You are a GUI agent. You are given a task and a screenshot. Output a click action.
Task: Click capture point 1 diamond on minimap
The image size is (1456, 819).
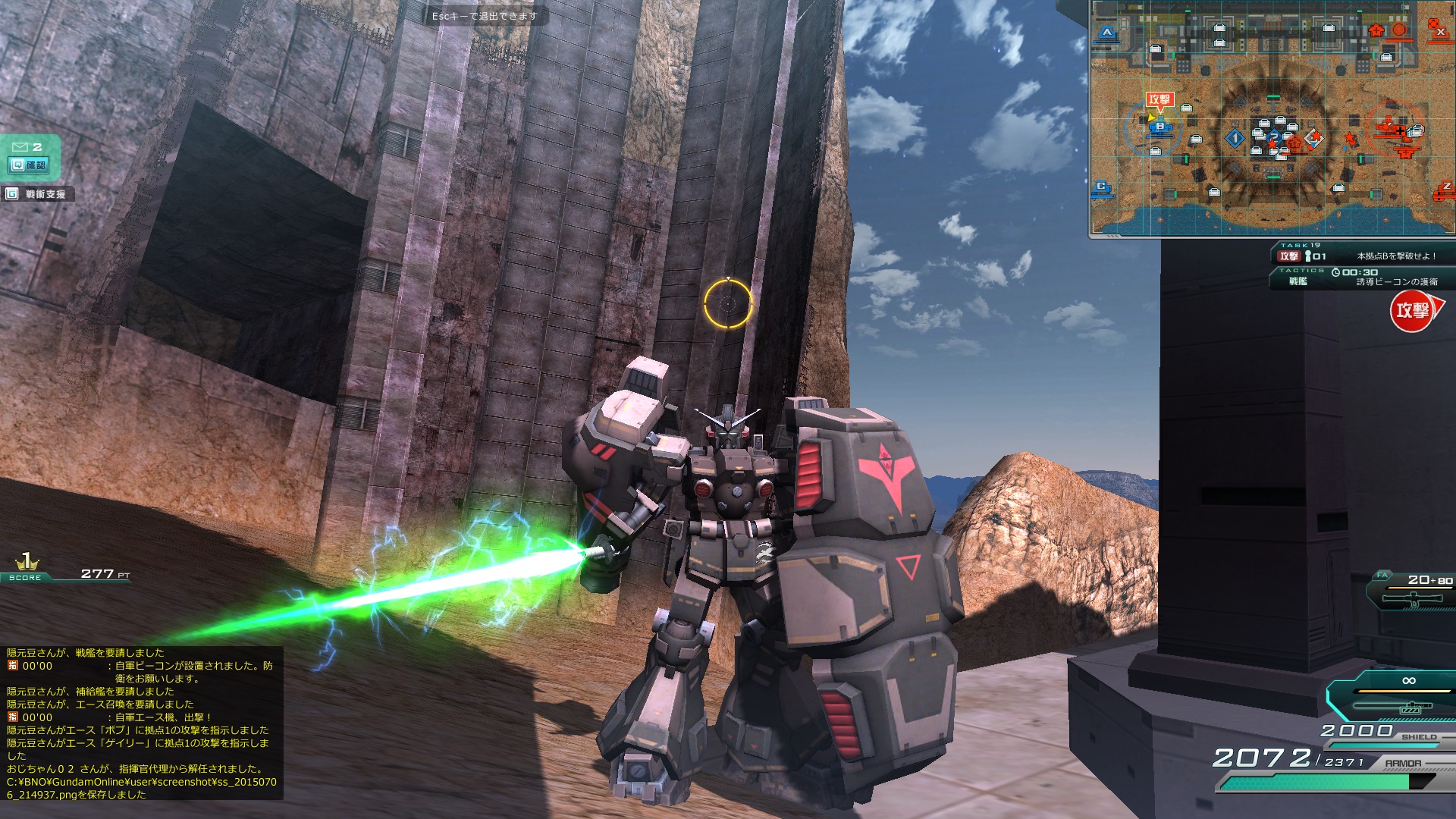(1235, 138)
